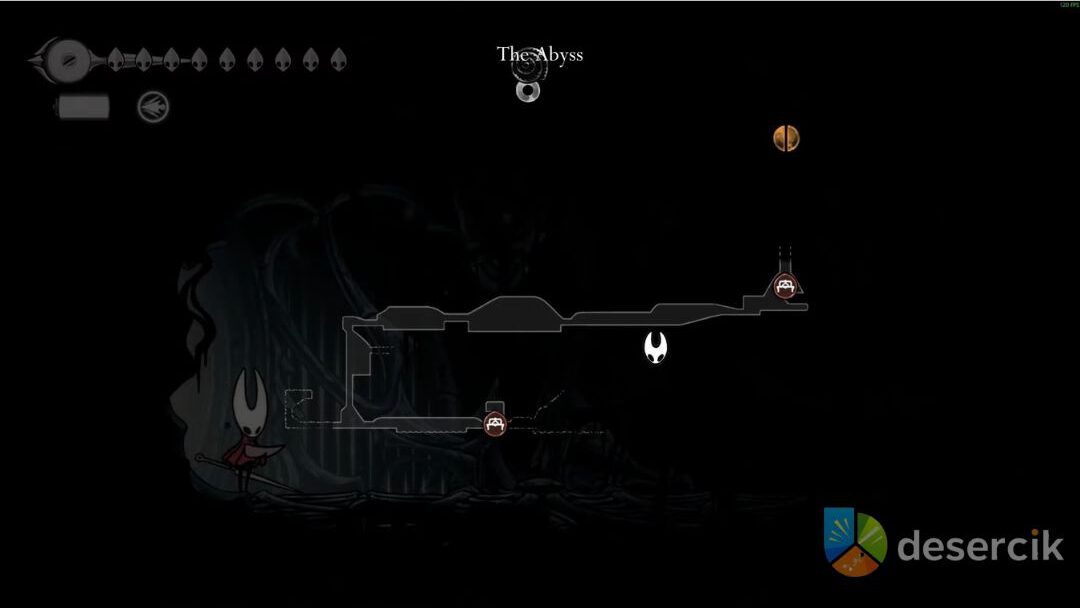Click the white Hornet position marker
The image size is (1080, 608).
pos(656,348)
